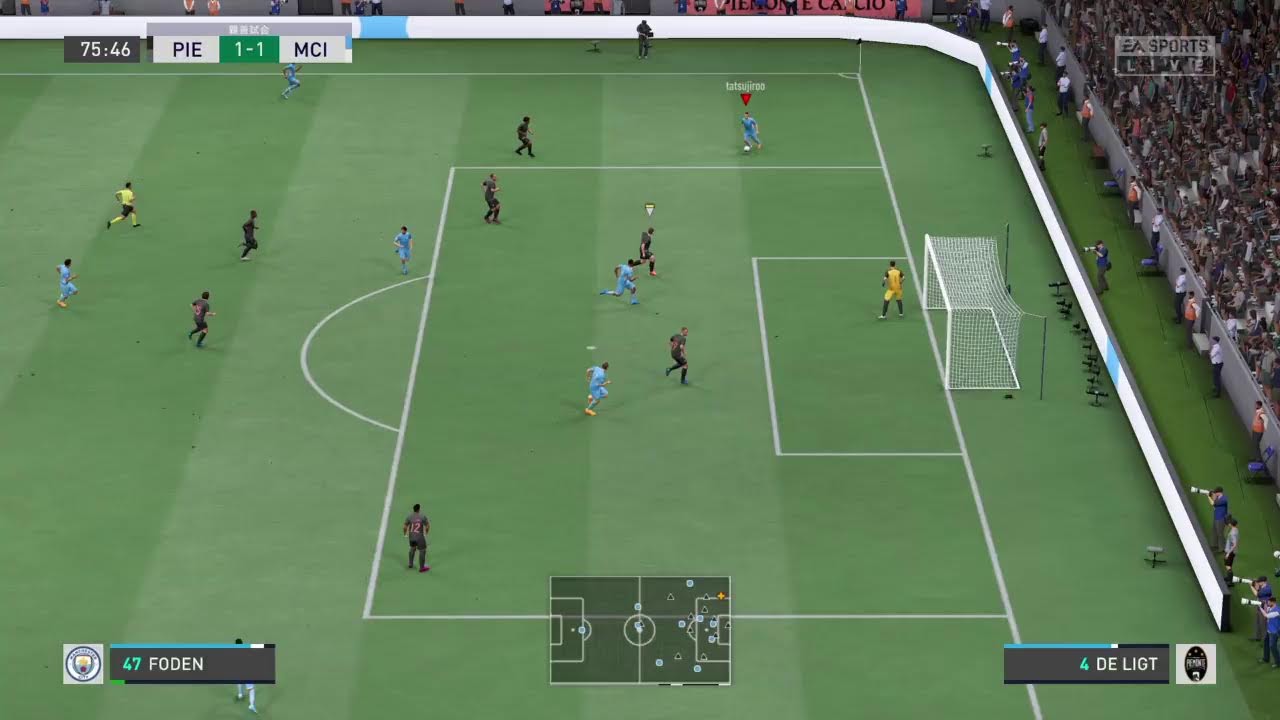Viewport: 1280px width, 720px height.
Task: Click the 4 De Ligt player panel
Action: [1086, 664]
